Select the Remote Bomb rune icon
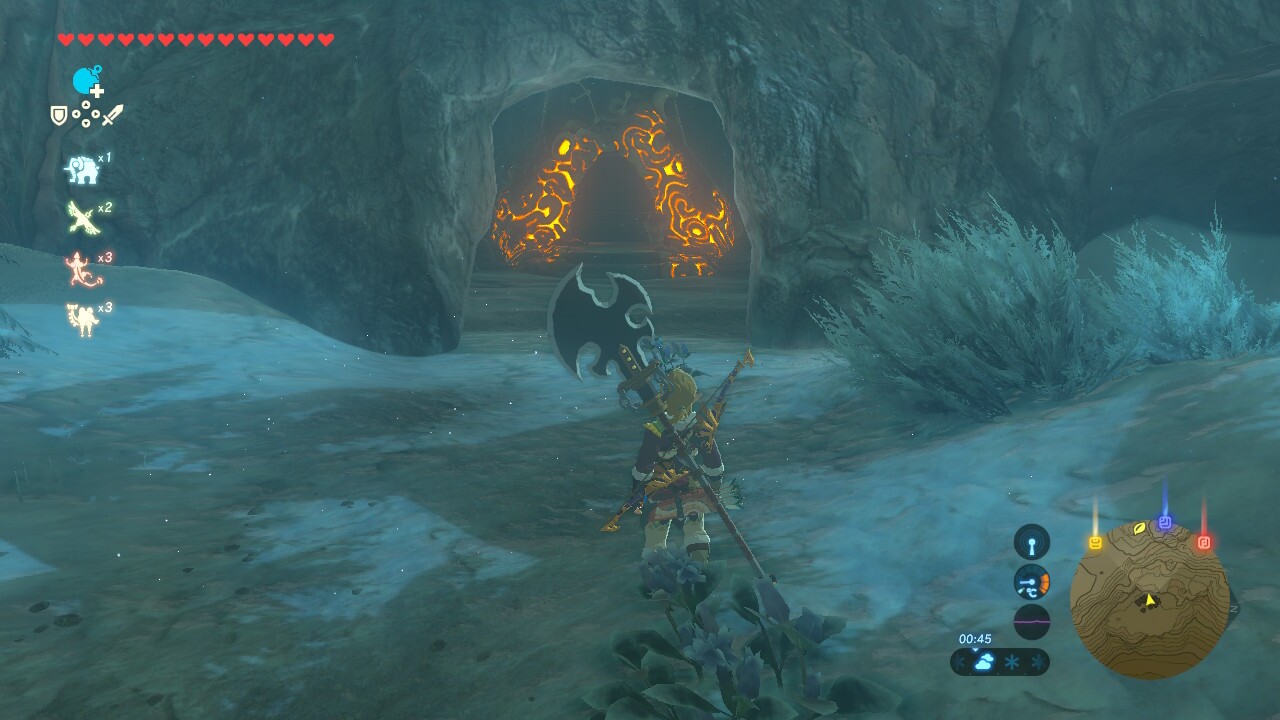 point(87,82)
